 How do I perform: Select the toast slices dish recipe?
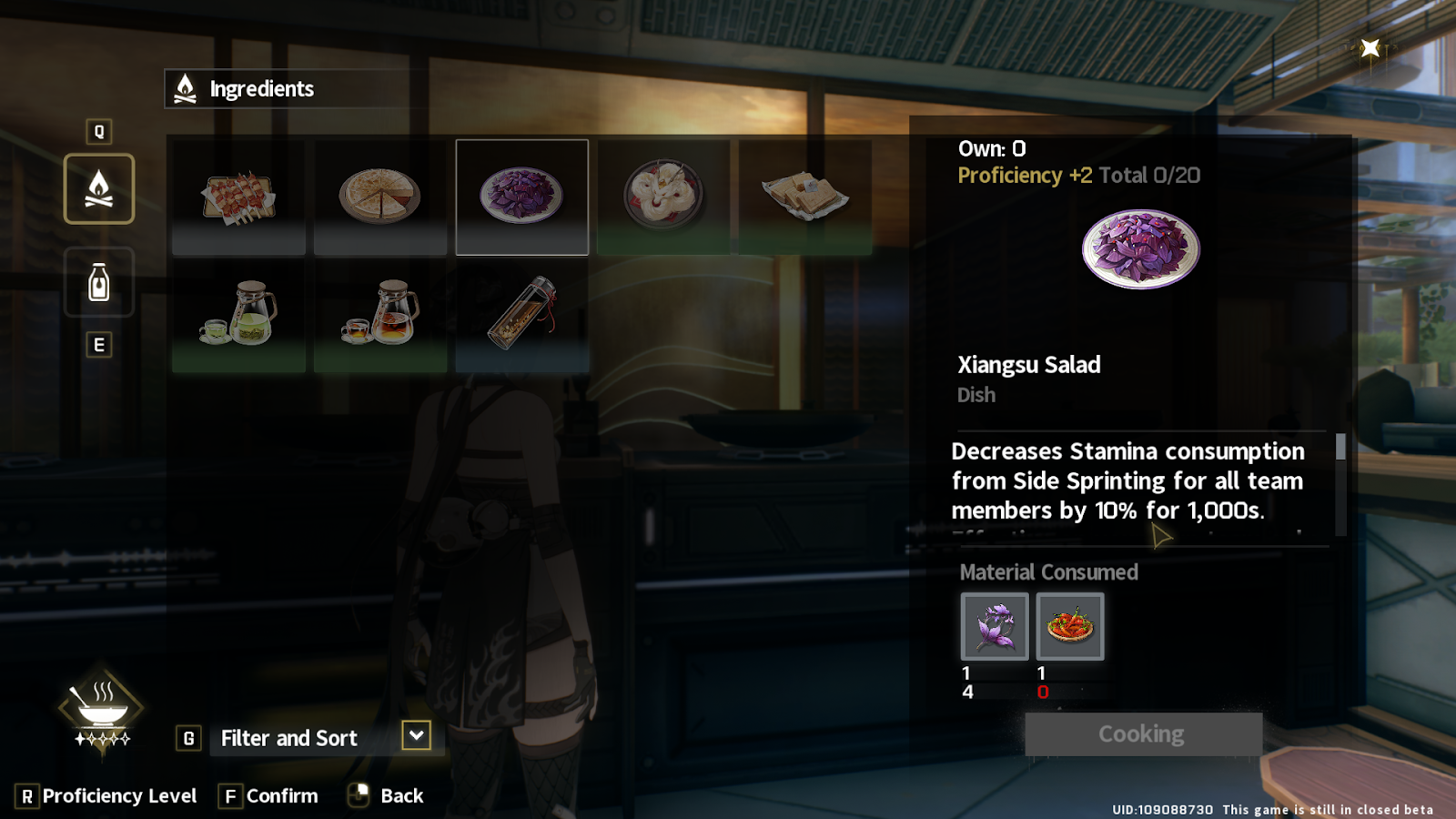[805, 197]
